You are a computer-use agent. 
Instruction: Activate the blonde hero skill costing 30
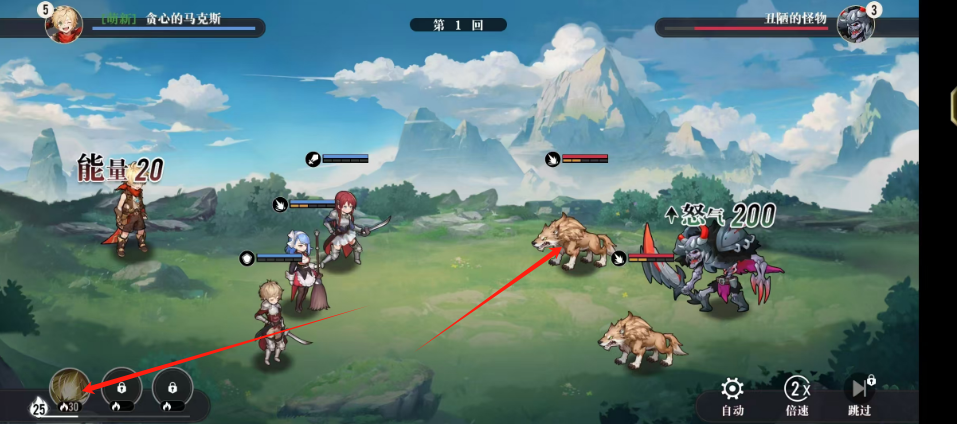coord(69,388)
